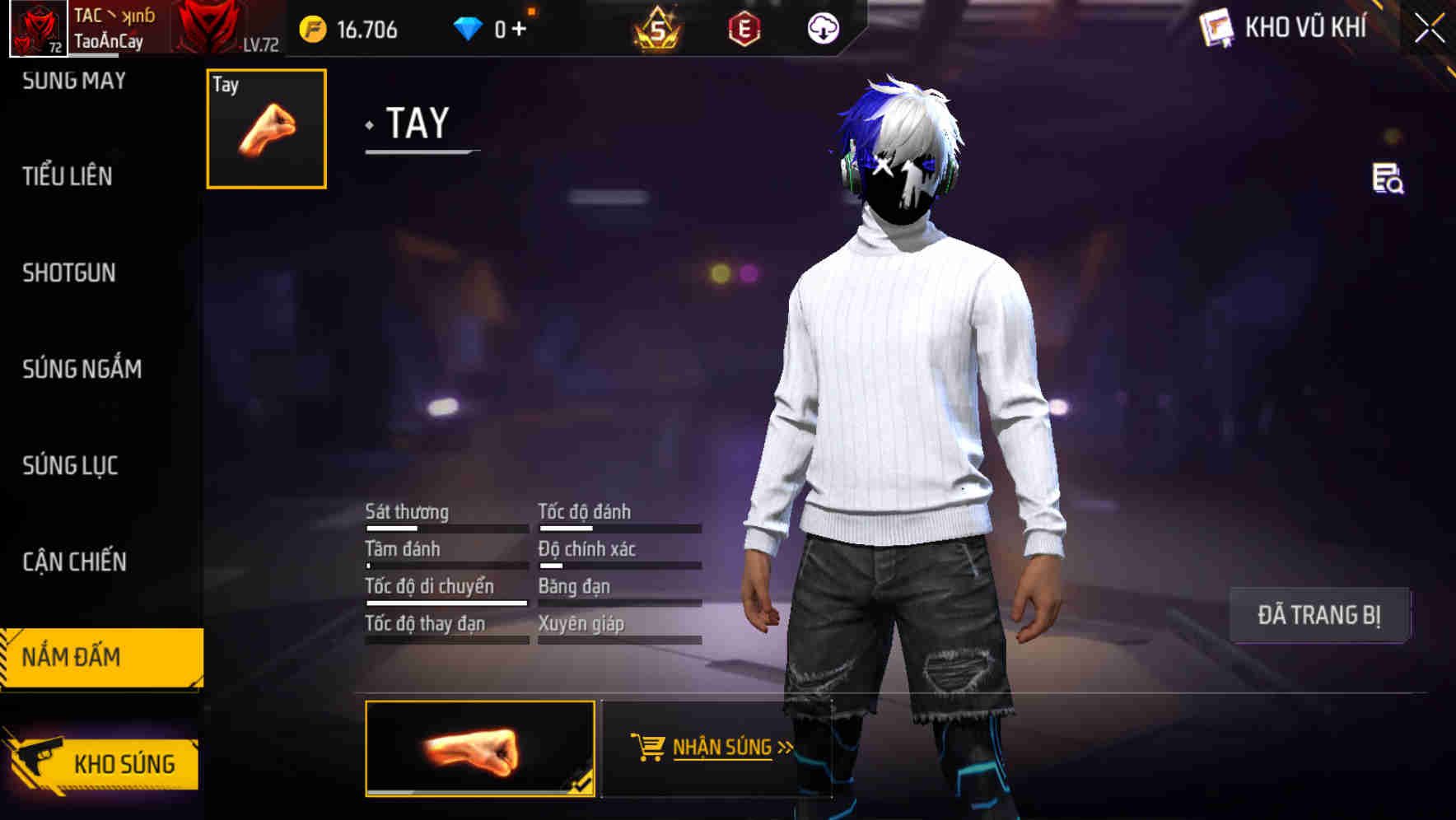This screenshot has width=1456, height=820.
Task: Select the Tay fist item slot
Action: coord(265,128)
